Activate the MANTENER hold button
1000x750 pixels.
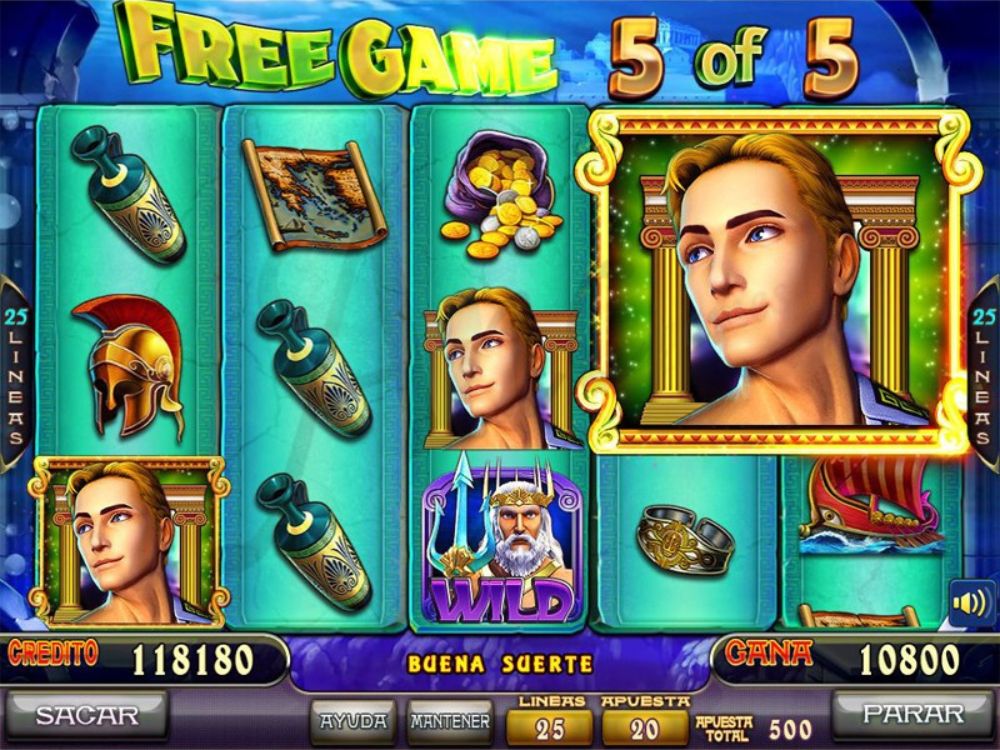[x=449, y=720]
